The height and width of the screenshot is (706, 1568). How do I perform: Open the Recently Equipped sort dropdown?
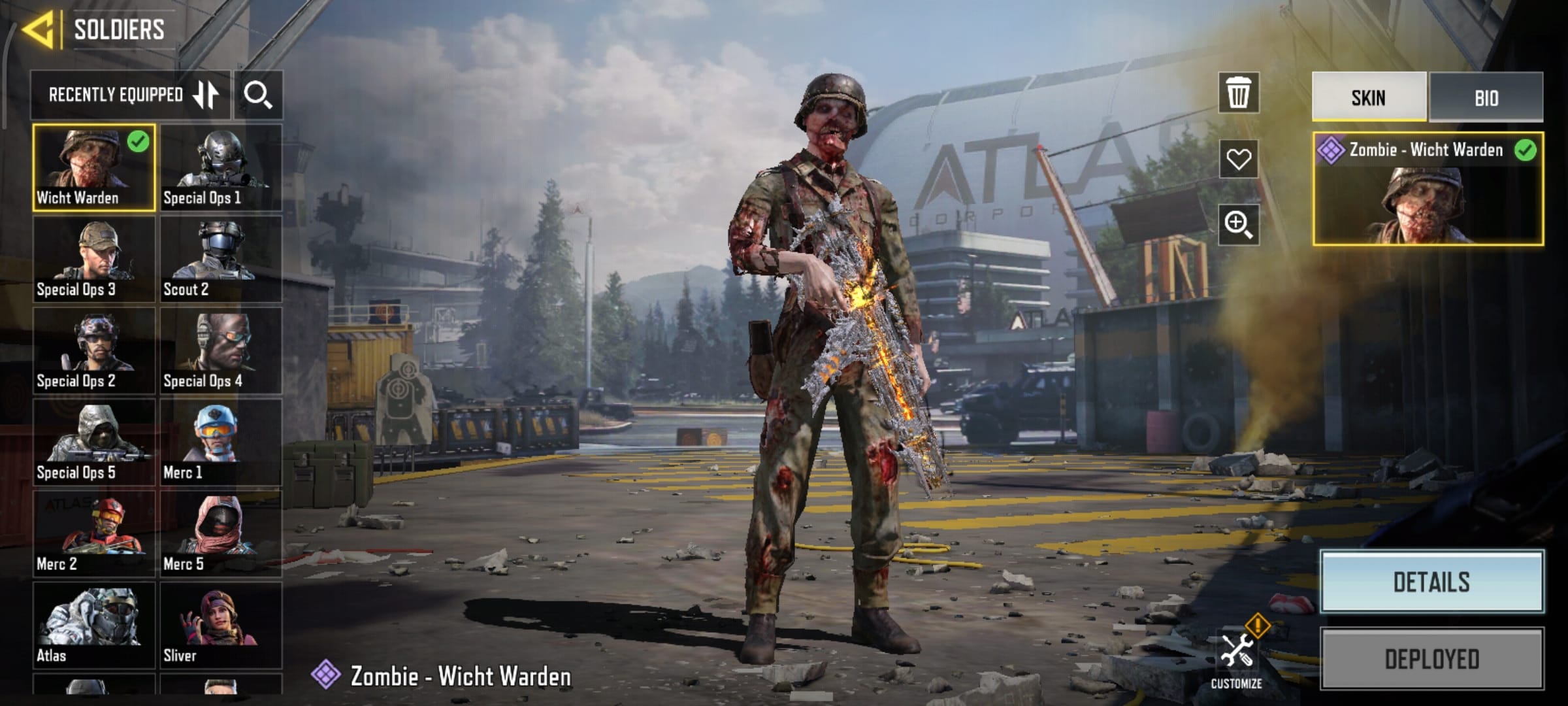pos(131,95)
